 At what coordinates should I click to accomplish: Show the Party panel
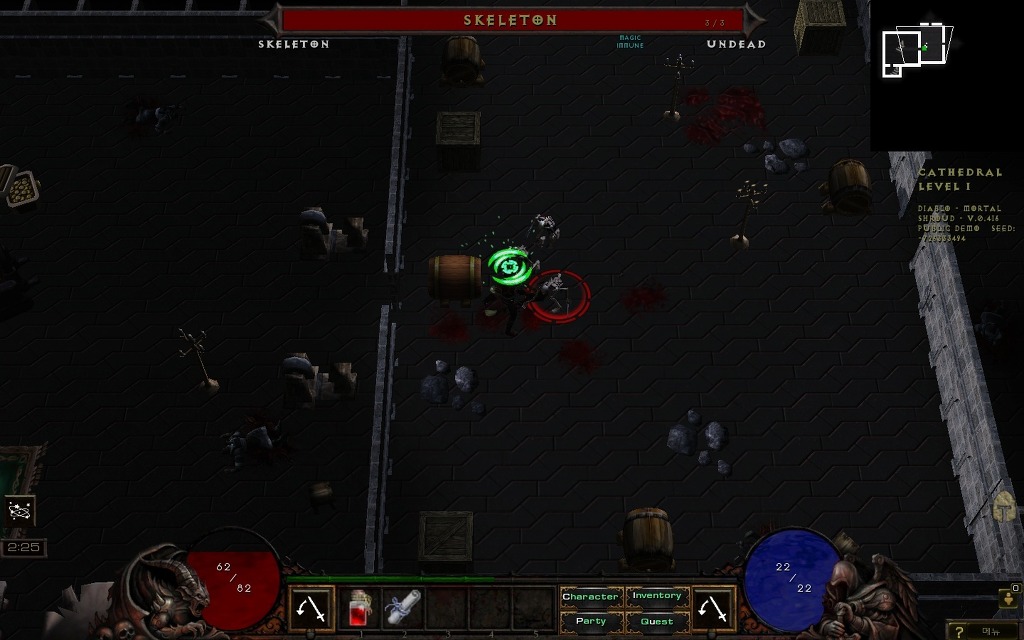590,621
